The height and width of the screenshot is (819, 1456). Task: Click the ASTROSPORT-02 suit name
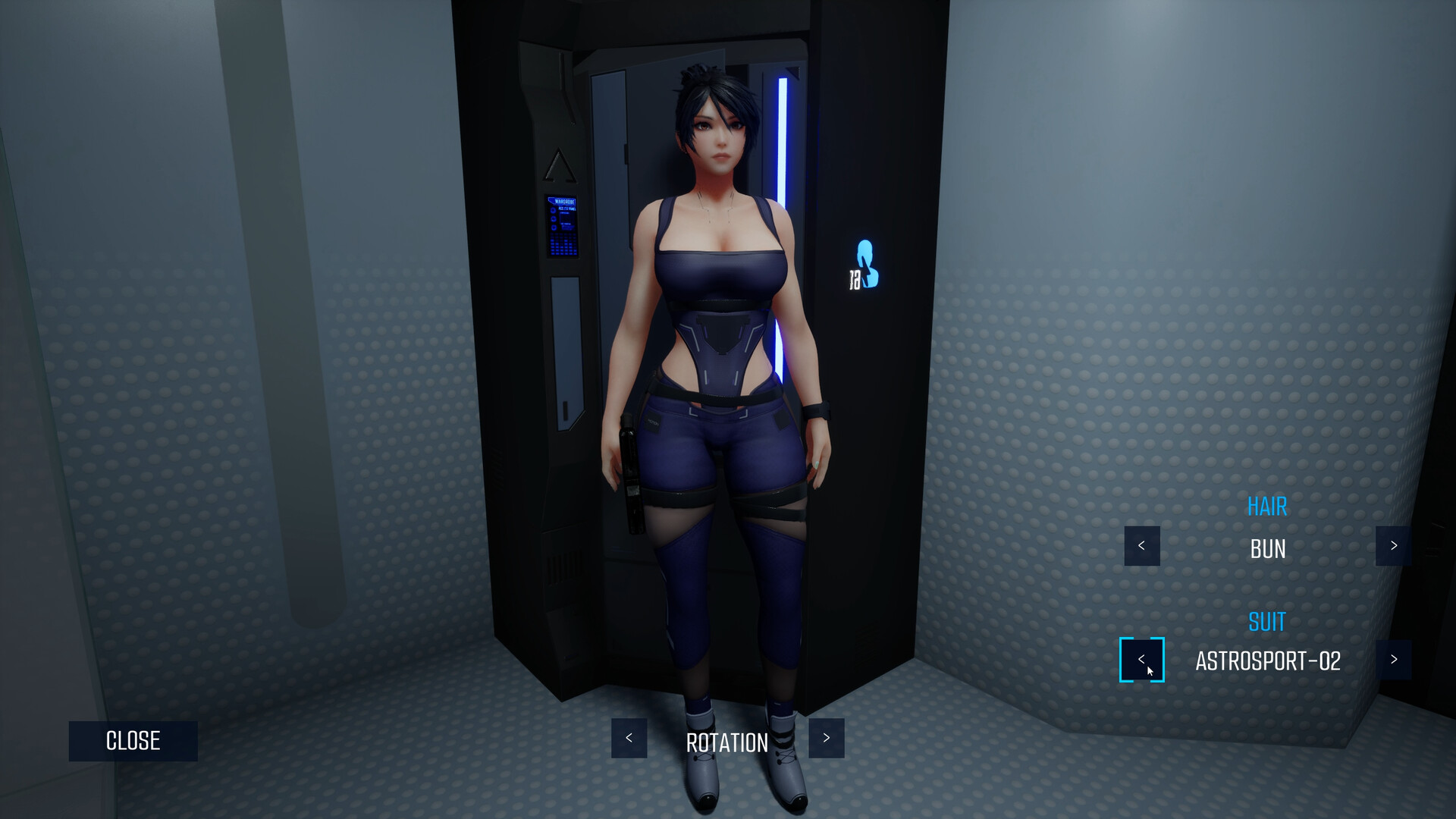click(x=1267, y=661)
